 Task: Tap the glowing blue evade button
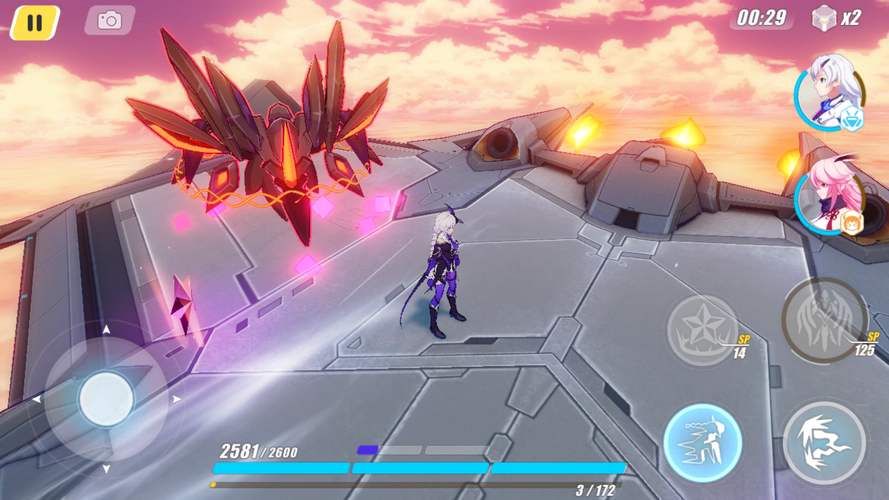703,442
